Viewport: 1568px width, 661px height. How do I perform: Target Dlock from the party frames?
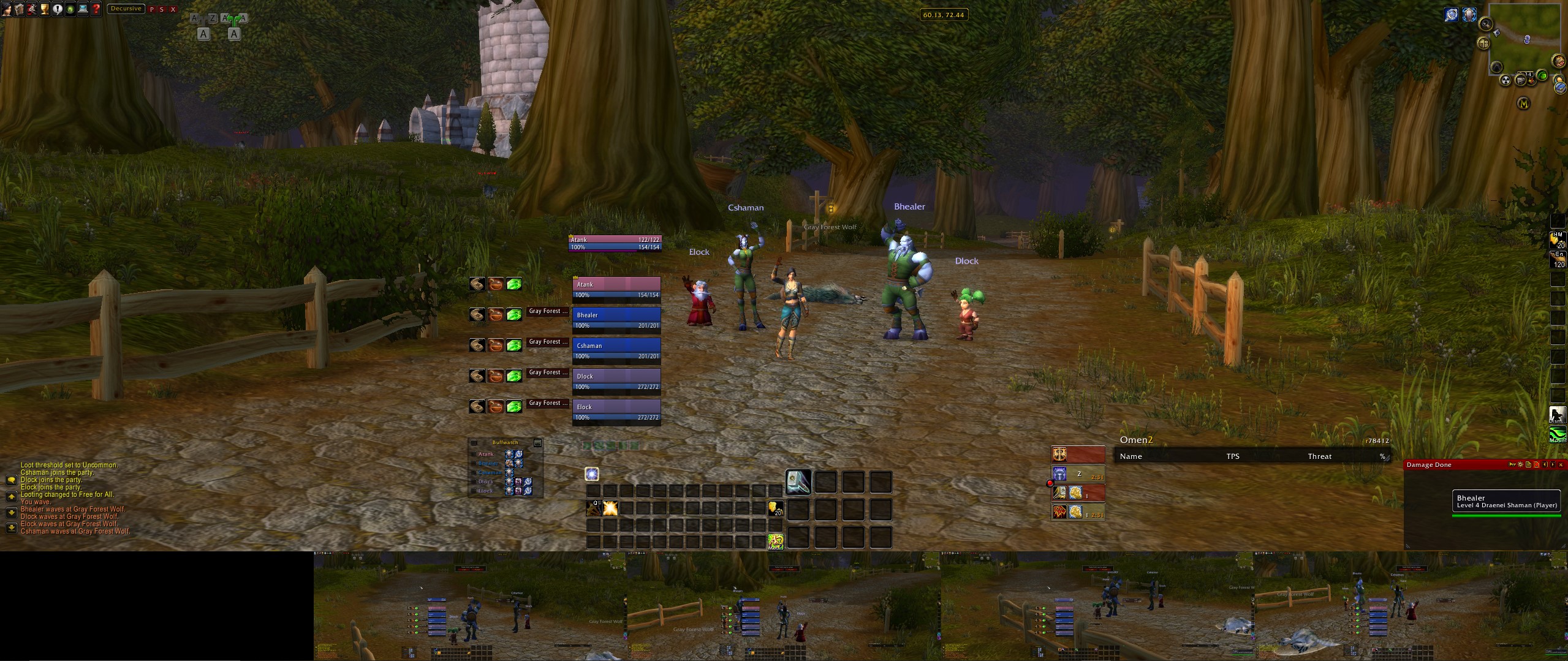(x=616, y=381)
